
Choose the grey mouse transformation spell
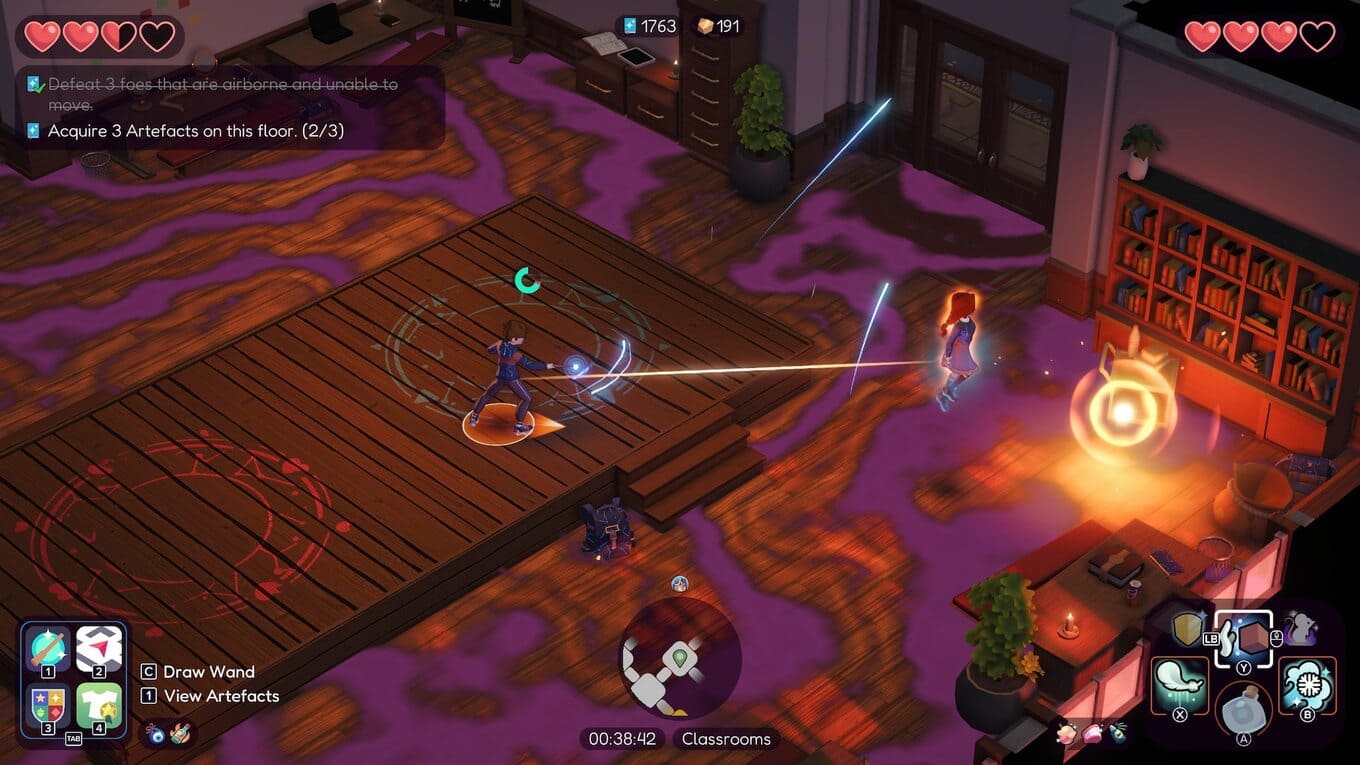[1300, 629]
